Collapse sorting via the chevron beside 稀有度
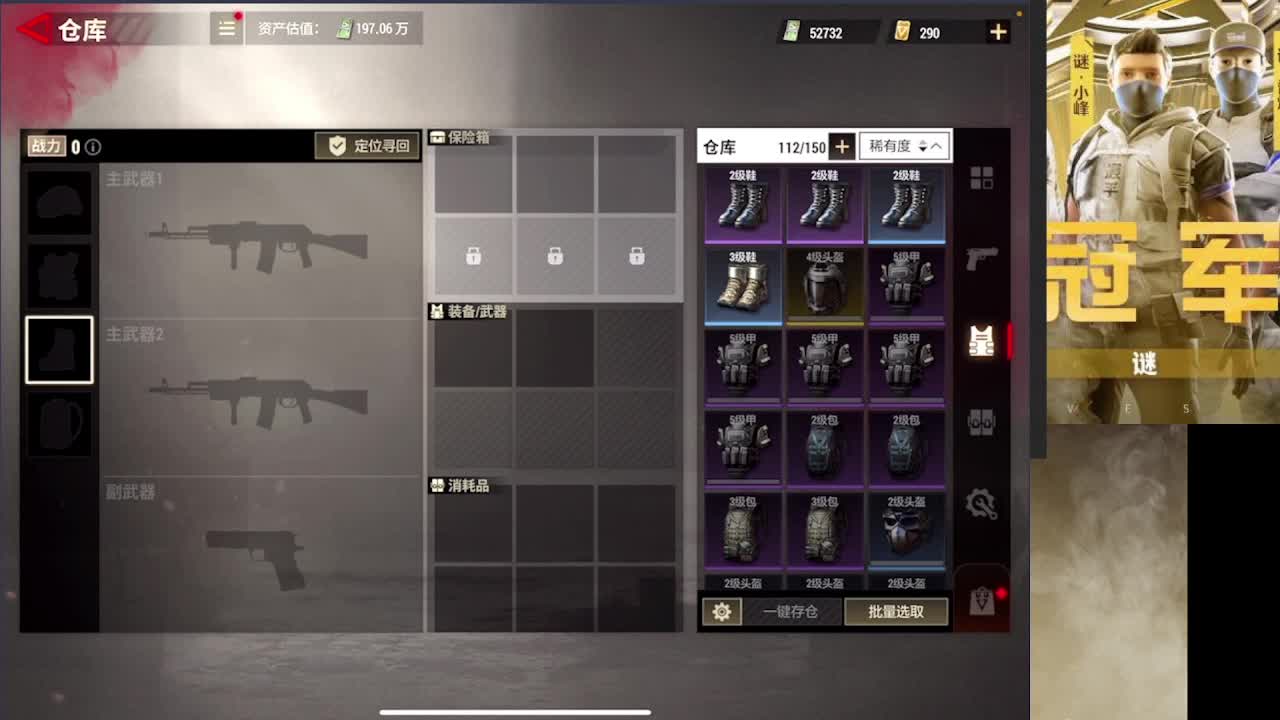Viewport: 1280px width, 720px height. 937,146
